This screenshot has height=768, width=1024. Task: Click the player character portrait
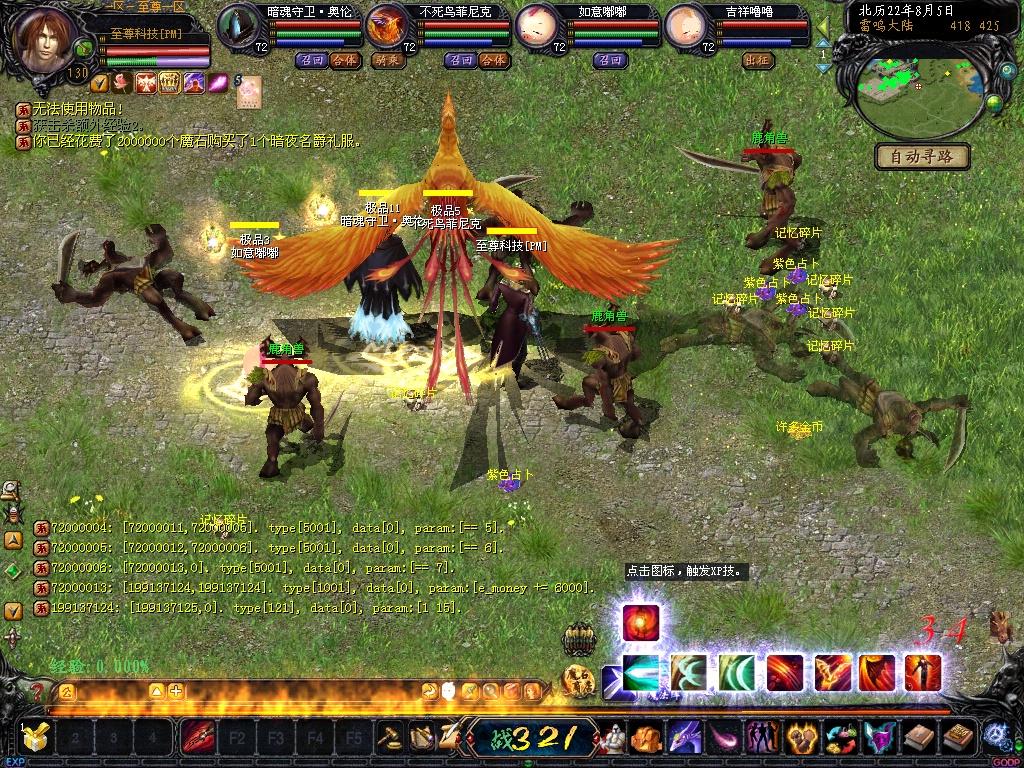pyautogui.click(x=44, y=38)
